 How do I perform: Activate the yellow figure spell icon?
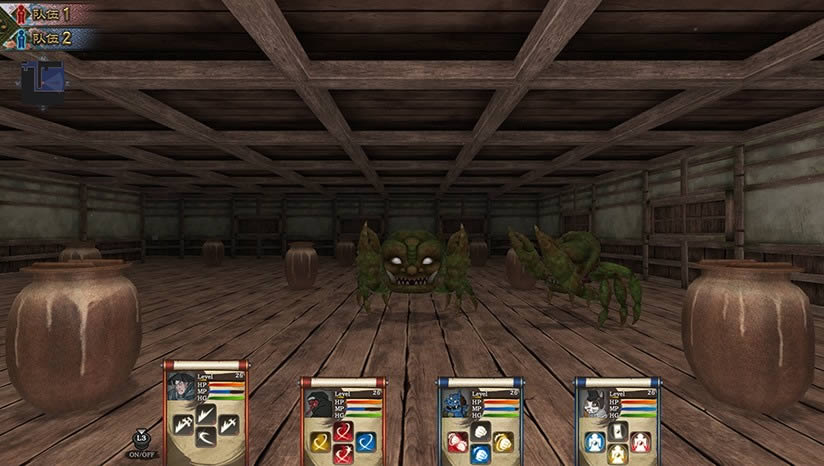(x=617, y=453)
